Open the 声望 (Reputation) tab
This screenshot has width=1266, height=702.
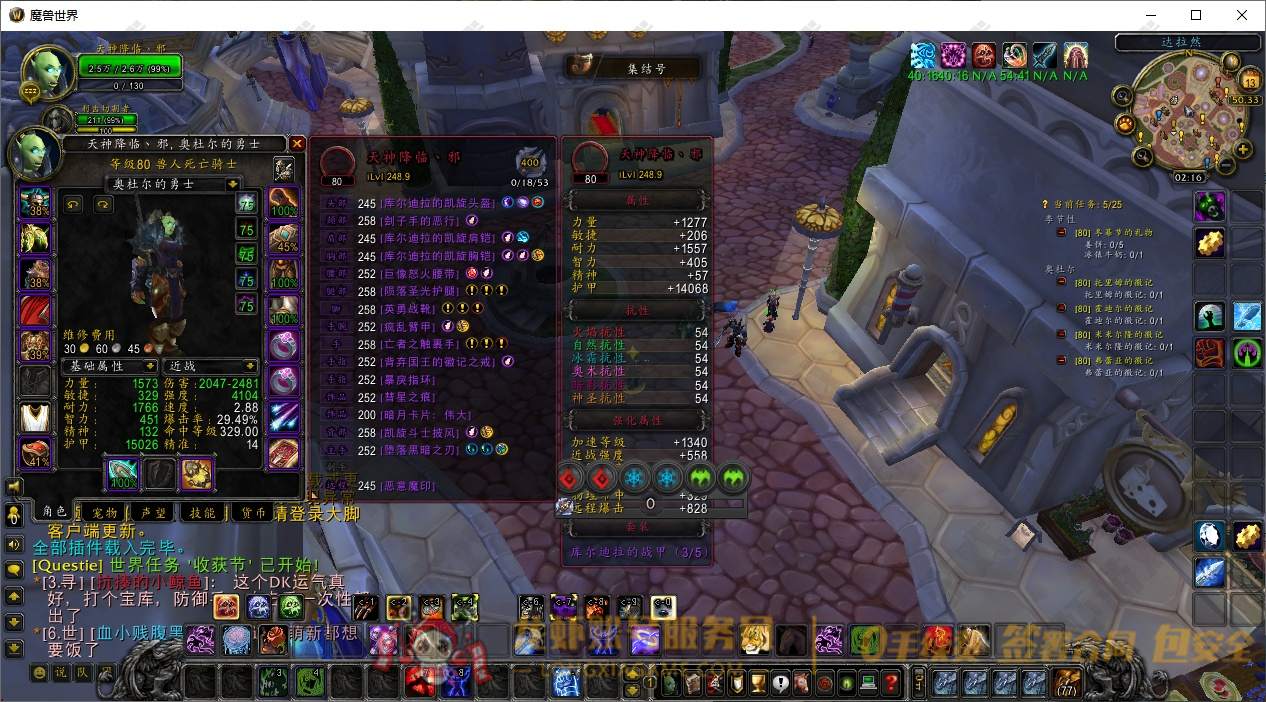[154, 512]
